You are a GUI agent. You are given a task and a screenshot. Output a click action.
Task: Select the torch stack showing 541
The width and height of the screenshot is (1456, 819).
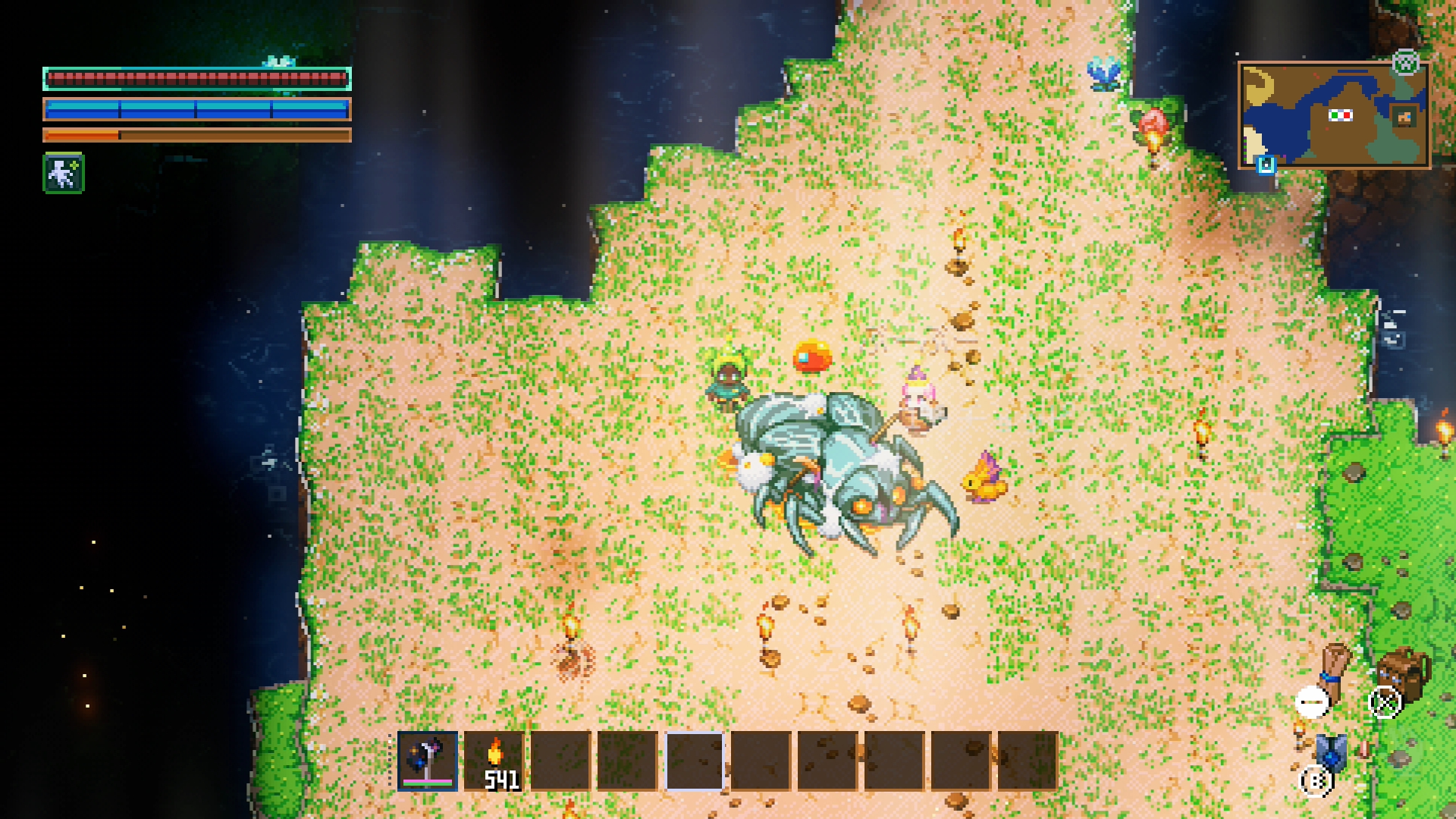(494, 761)
